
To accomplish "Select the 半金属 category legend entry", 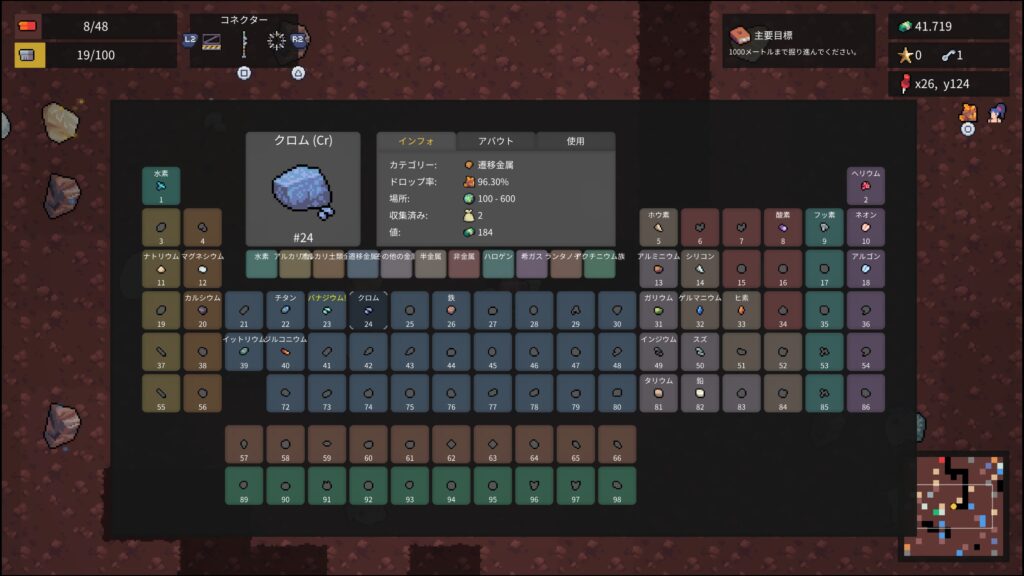I will [x=430, y=264].
